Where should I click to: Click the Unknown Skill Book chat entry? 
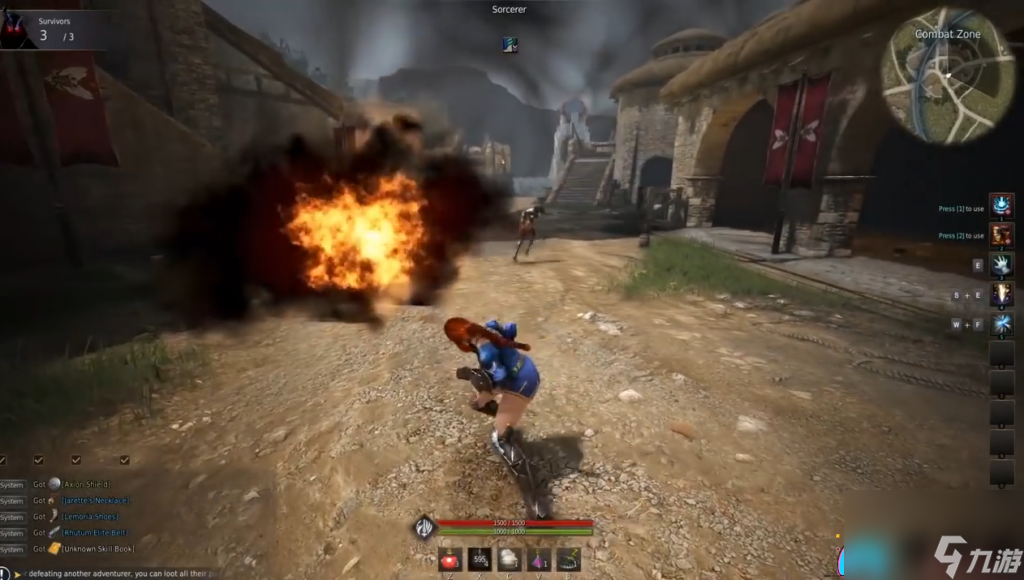point(97,548)
